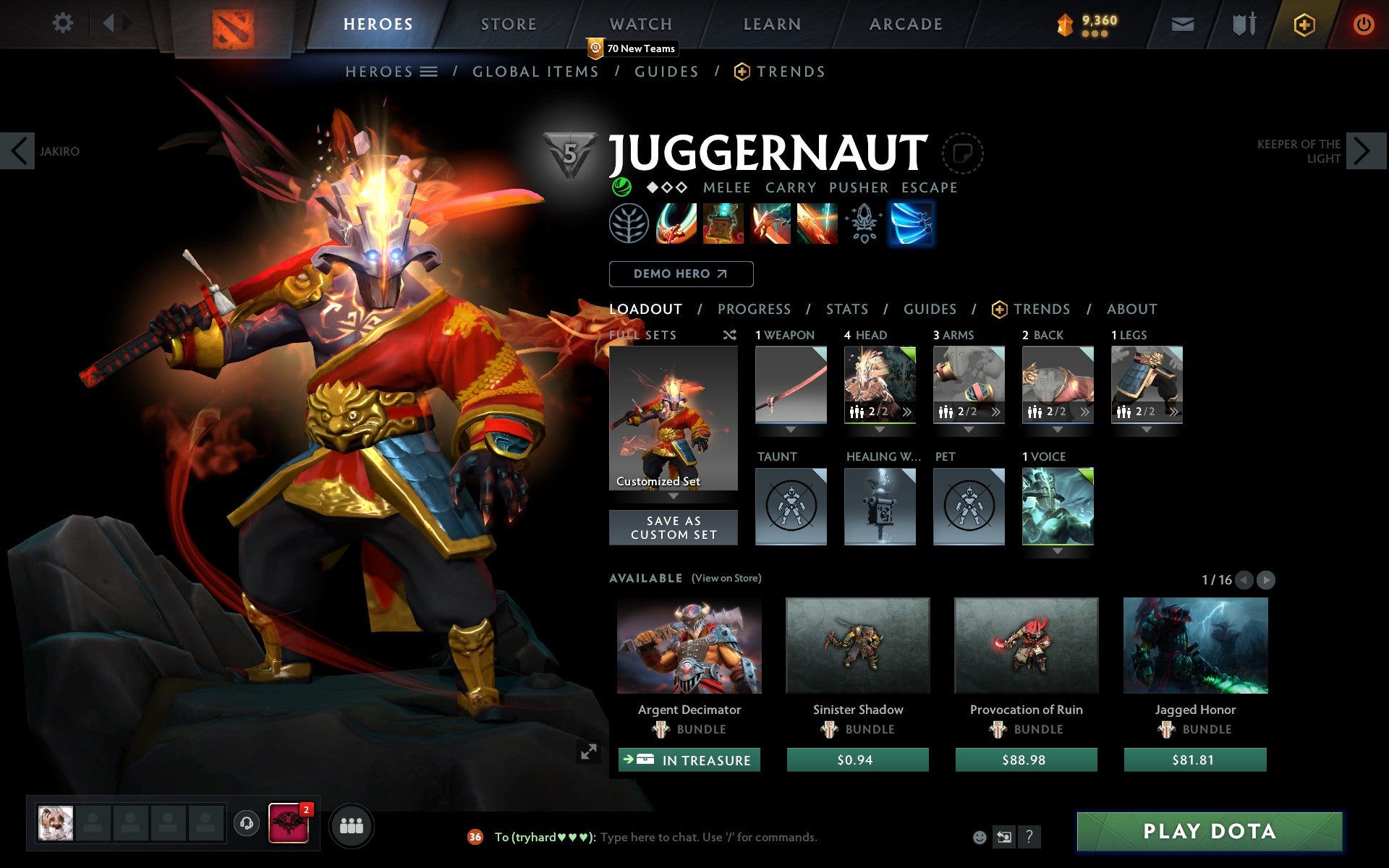This screenshot has width=1389, height=868.
Task: Click the Aghanim's Scepter upgrade icon
Action: [x=865, y=224]
